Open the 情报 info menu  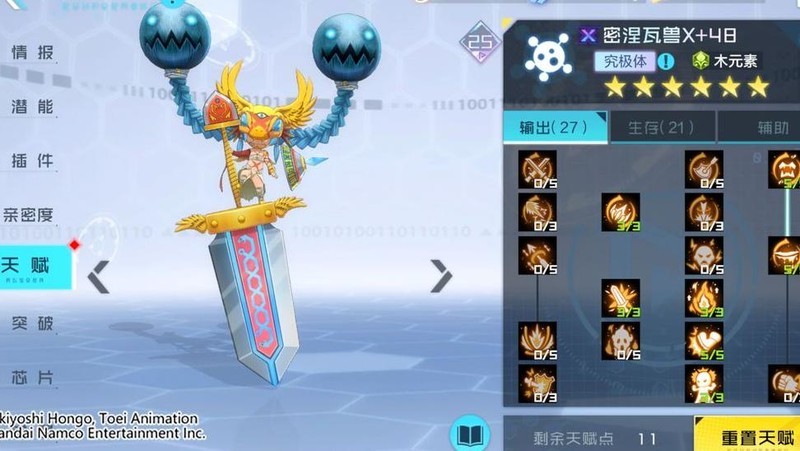coord(32,53)
